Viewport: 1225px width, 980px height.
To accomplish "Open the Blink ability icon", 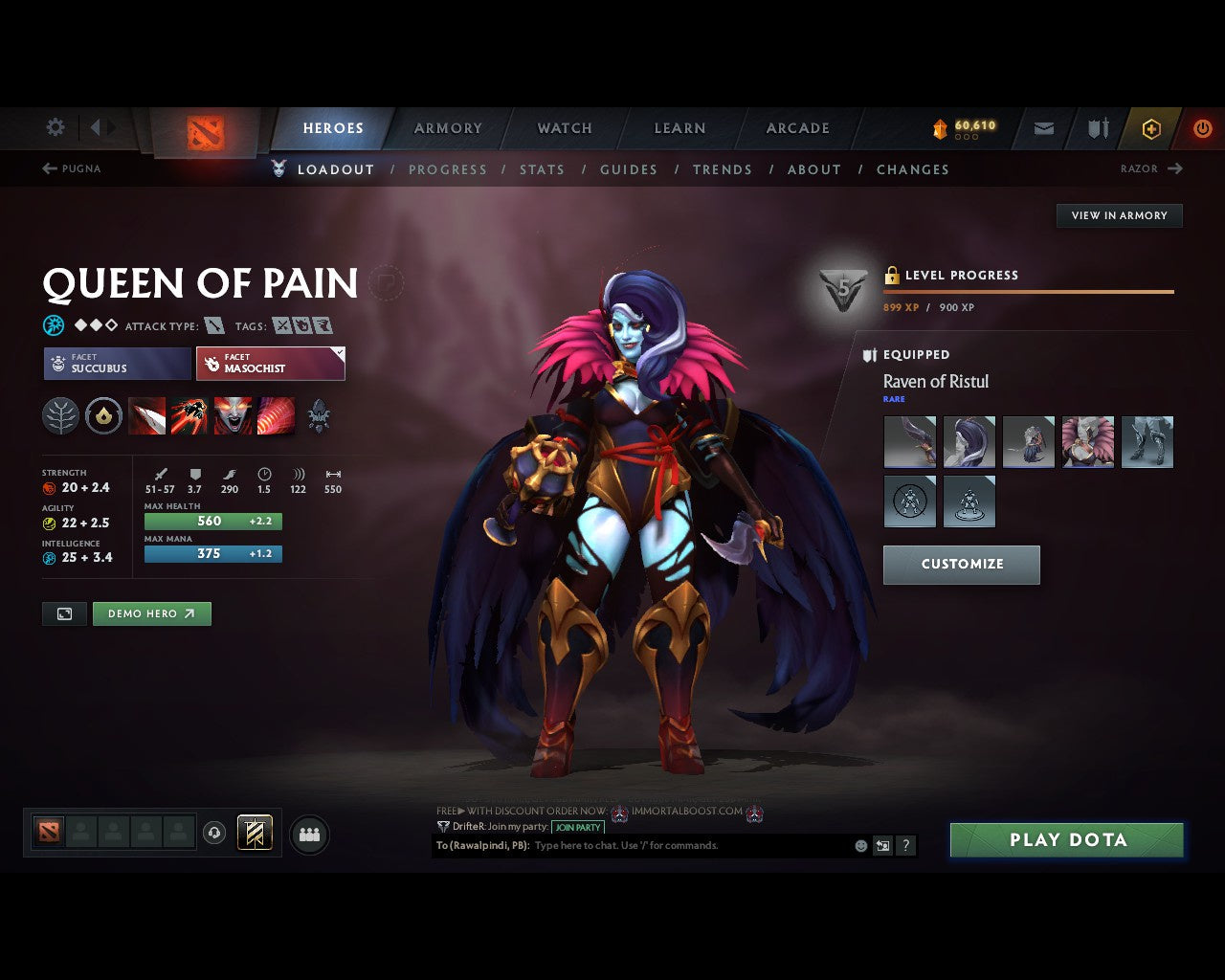I will (190, 415).
